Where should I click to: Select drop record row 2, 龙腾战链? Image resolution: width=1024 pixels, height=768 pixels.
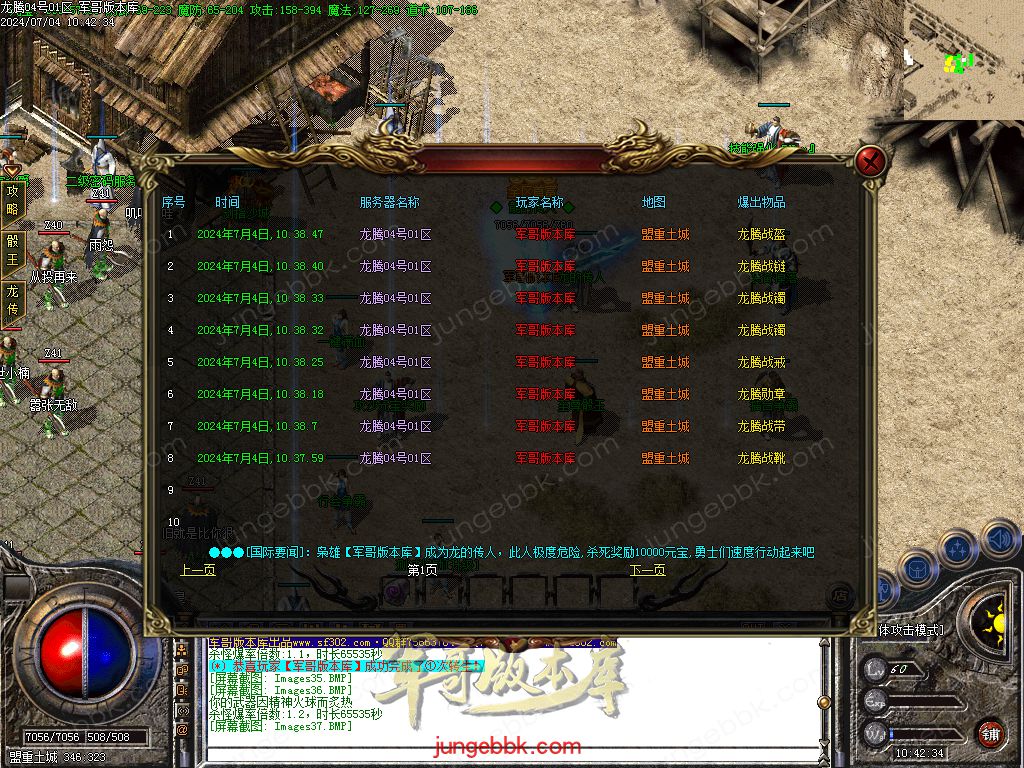(x=762, y=266)
